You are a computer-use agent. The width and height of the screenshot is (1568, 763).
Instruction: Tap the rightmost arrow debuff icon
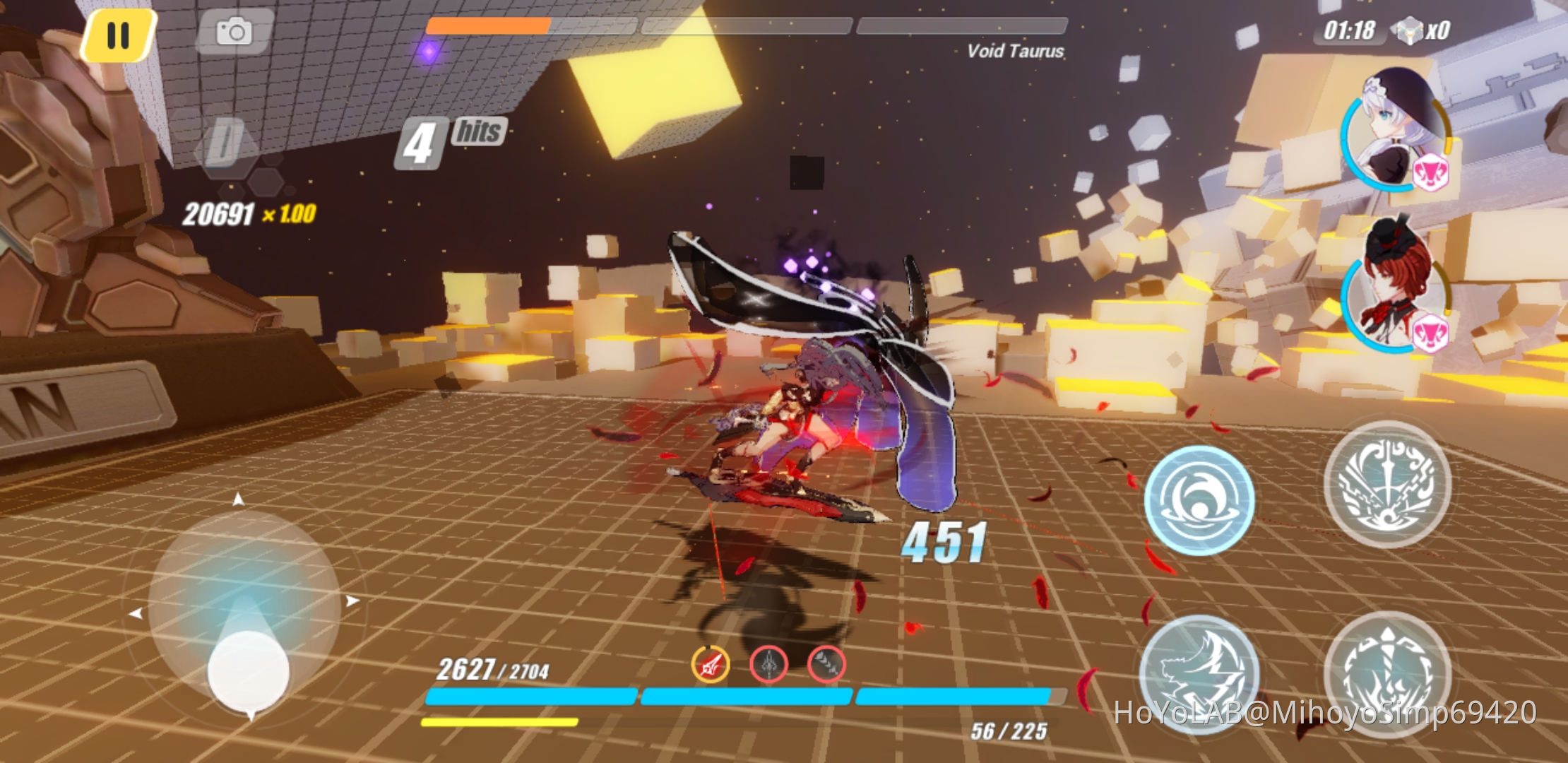tap(828, 663)
